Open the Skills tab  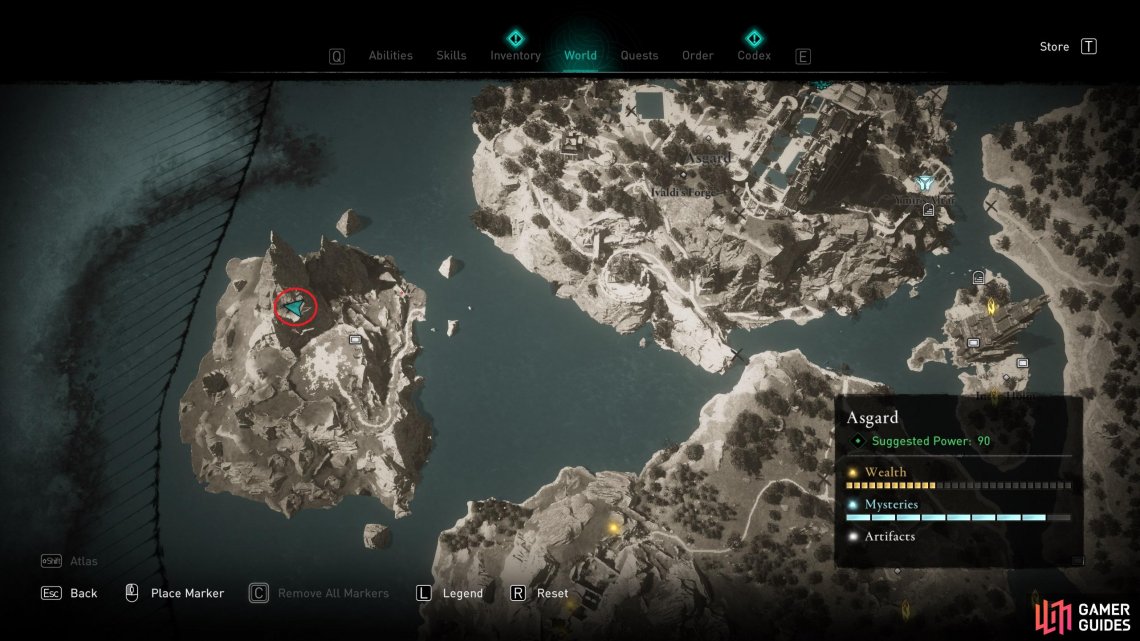(x=451, y=56)
